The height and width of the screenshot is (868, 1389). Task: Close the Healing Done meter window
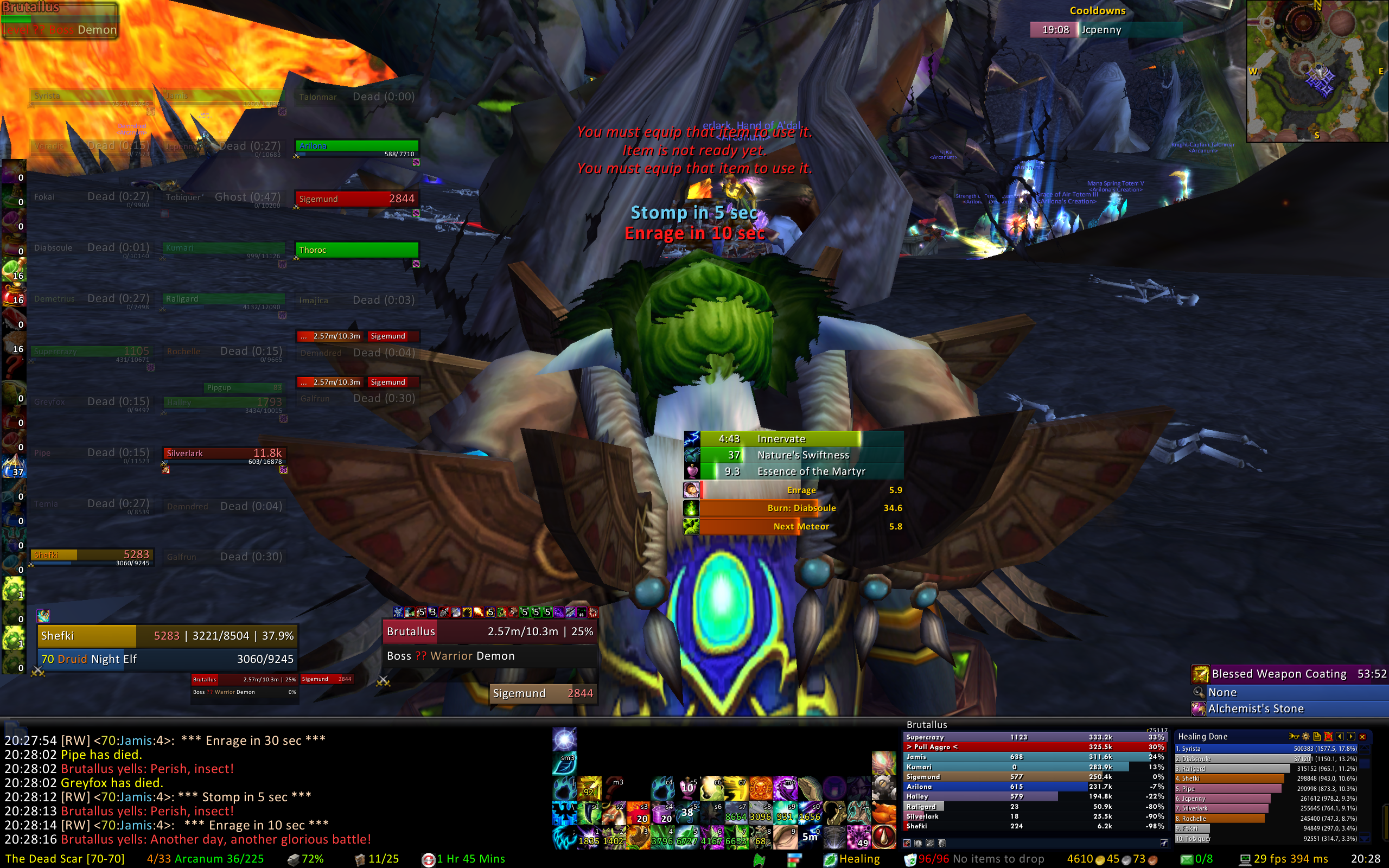pyautogui.click(x=1362, y=737)
